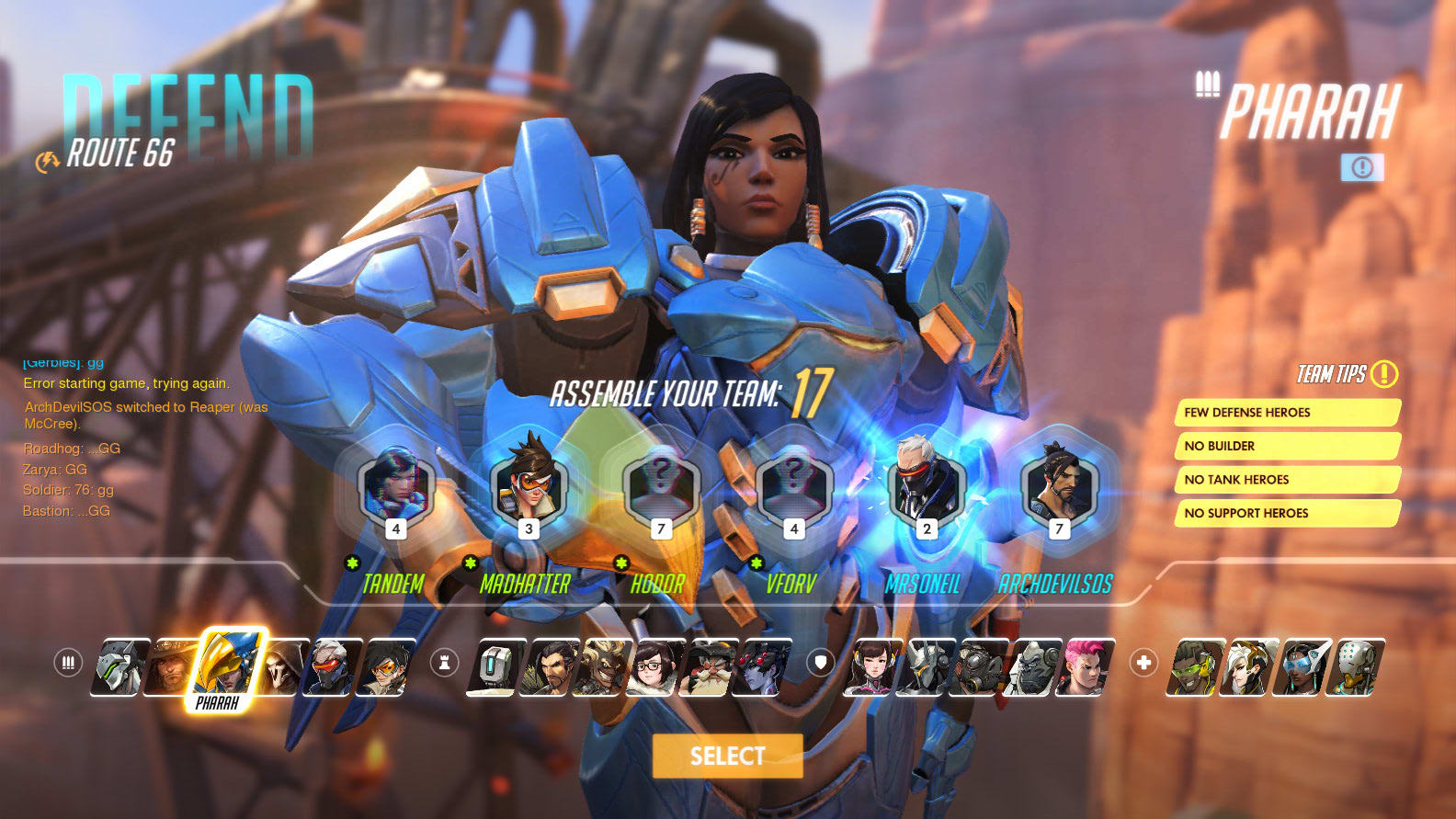The image size is (1456, 819).
Task: Pick Lúcio from the support heroes
Action: click(x=1195, y=666)
